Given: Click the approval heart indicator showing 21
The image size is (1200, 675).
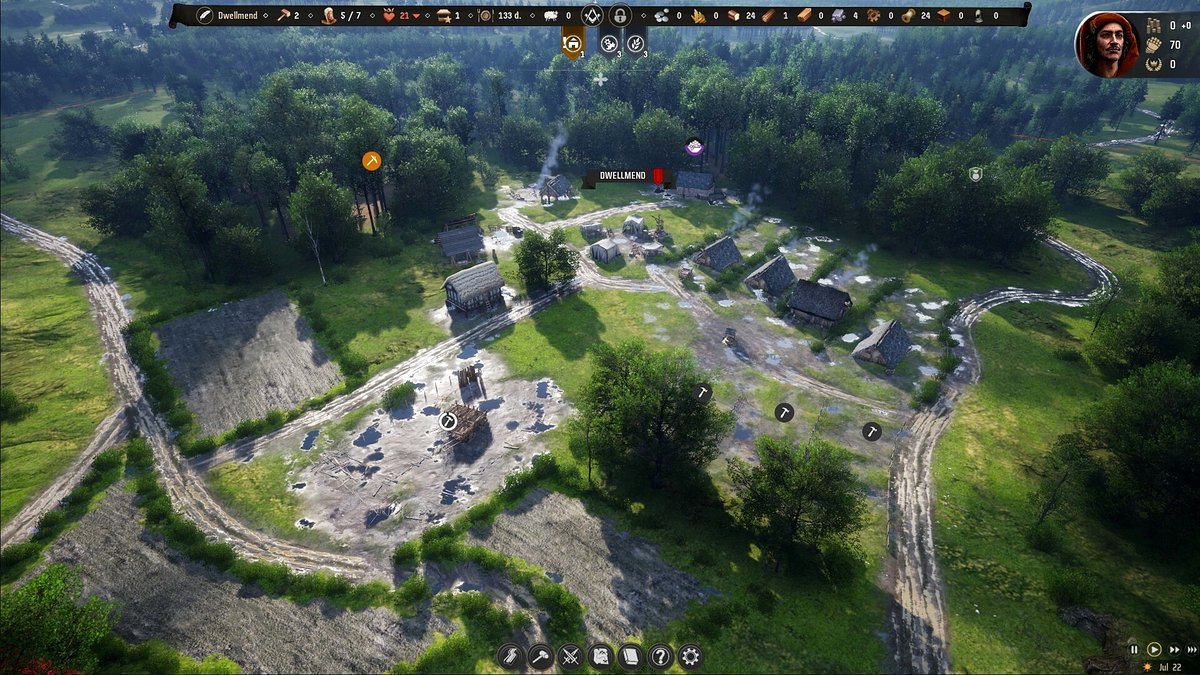Looking at the screenshot, I should (405, 16).
